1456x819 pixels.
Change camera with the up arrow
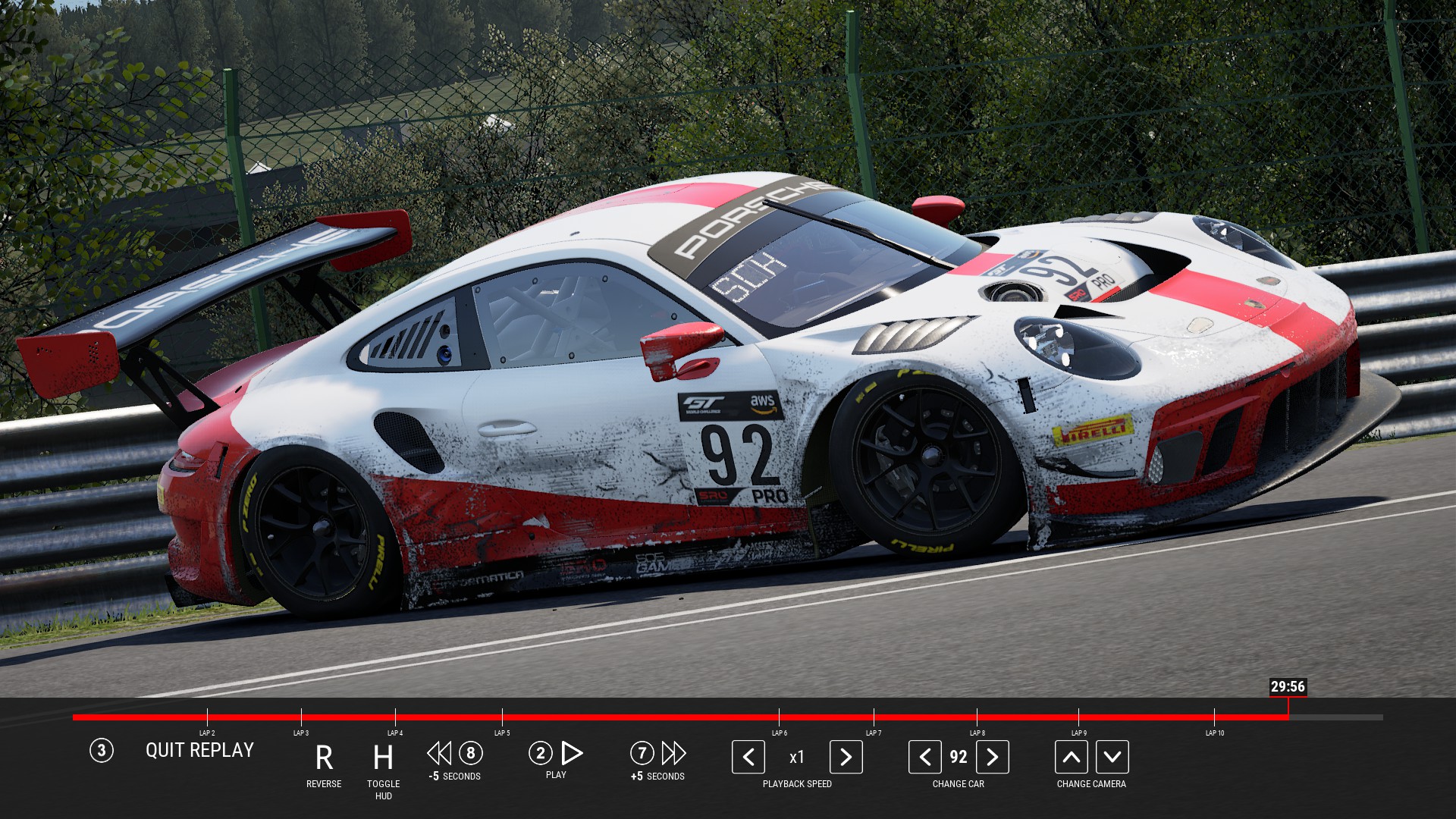1071,757
